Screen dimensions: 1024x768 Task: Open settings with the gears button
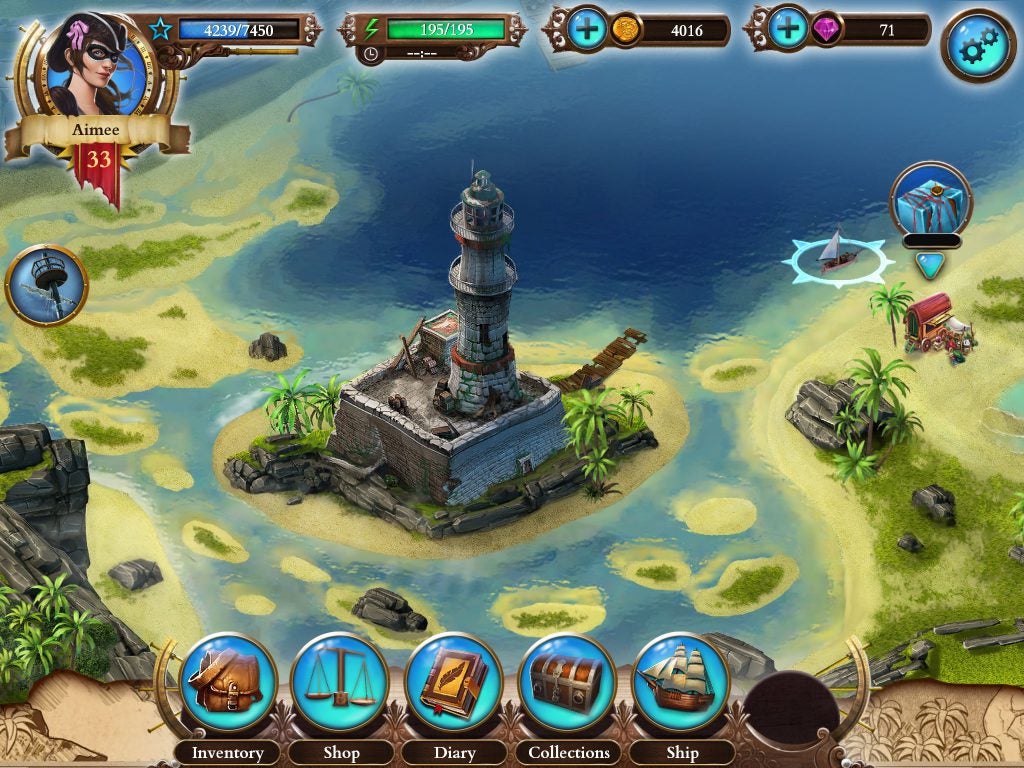977,45
